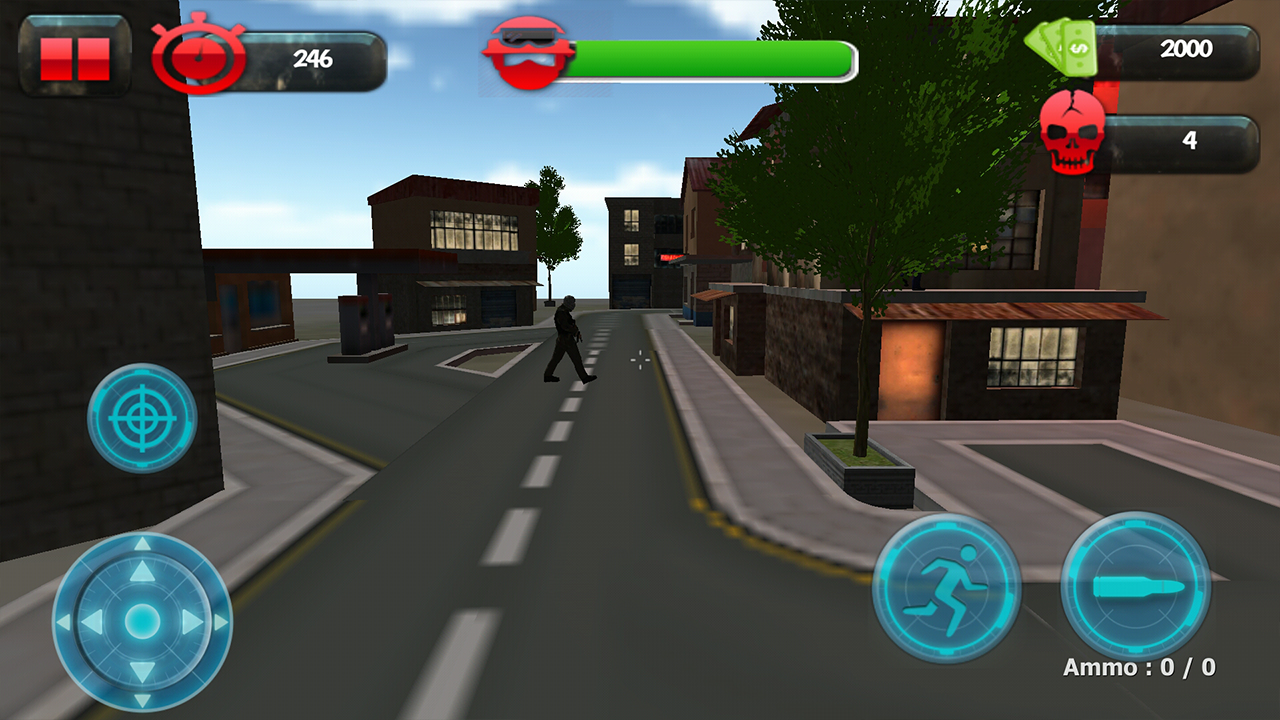The width and height of the screenshot is (1280, 720).
Task: Click the red skull kill-count icon
Action: point(1074,130)
